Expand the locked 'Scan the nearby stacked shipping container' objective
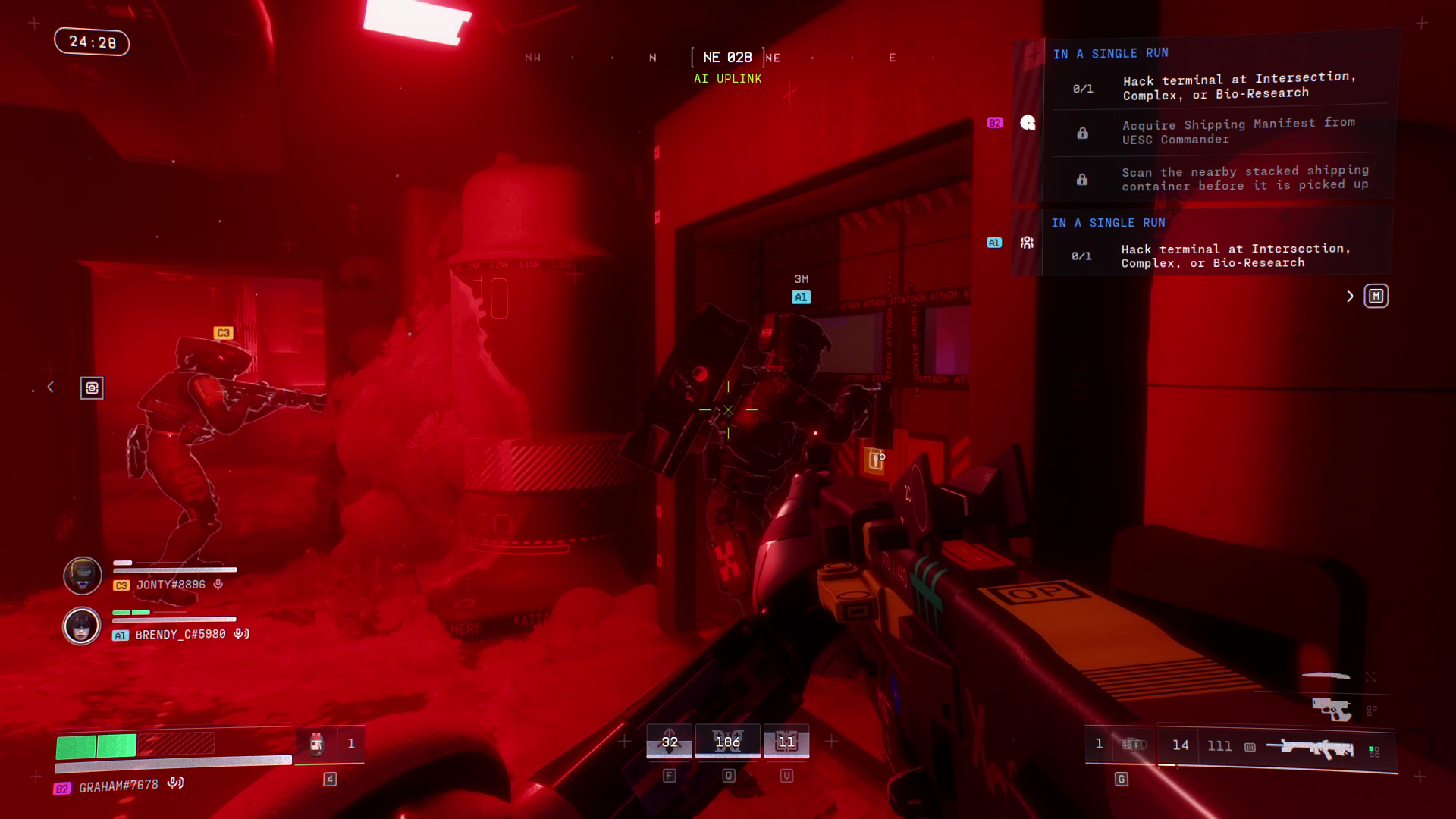1456x819 pixels. [1244, 178]
